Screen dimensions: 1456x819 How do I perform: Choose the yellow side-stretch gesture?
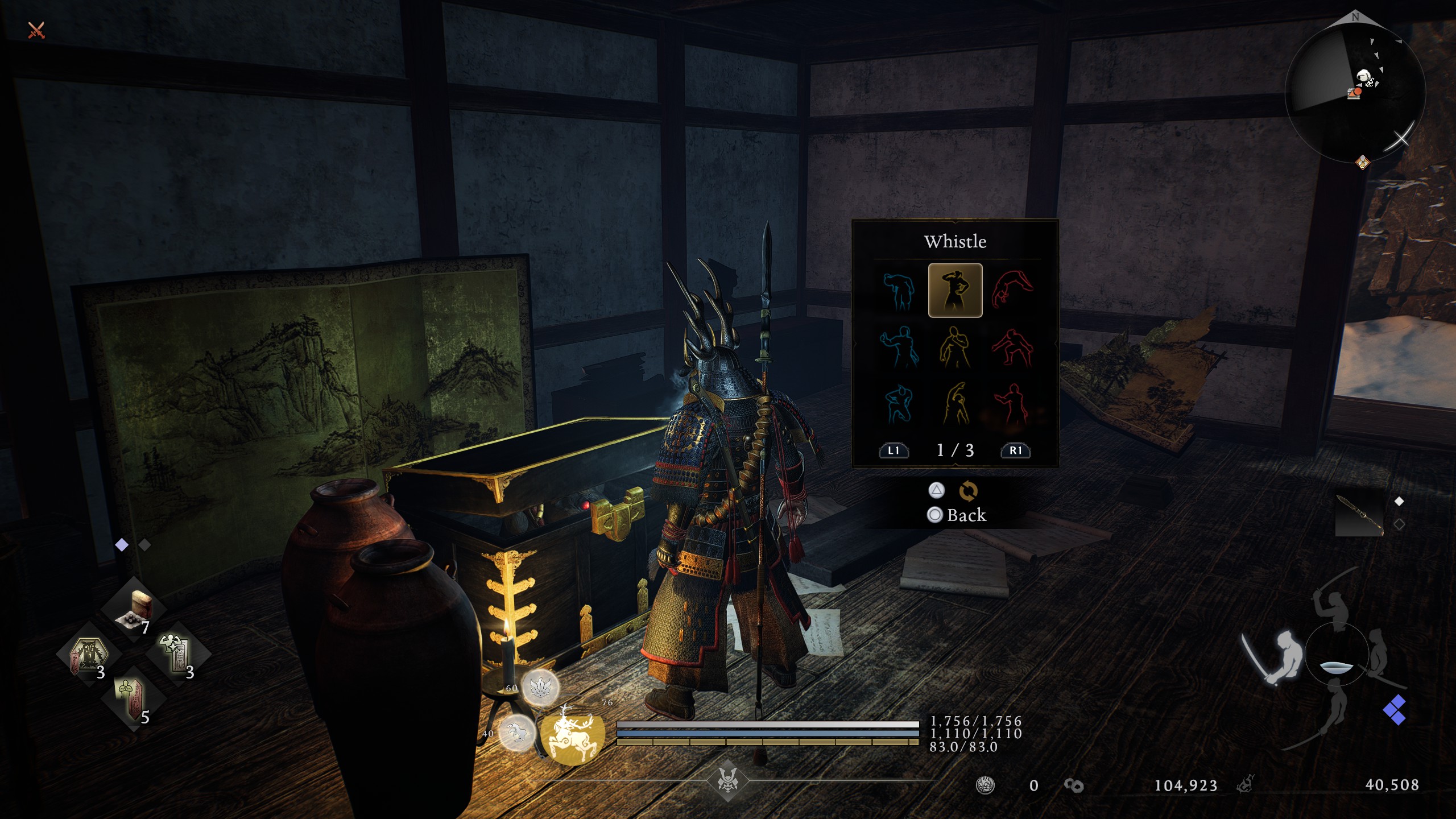[x=955, y=404]
